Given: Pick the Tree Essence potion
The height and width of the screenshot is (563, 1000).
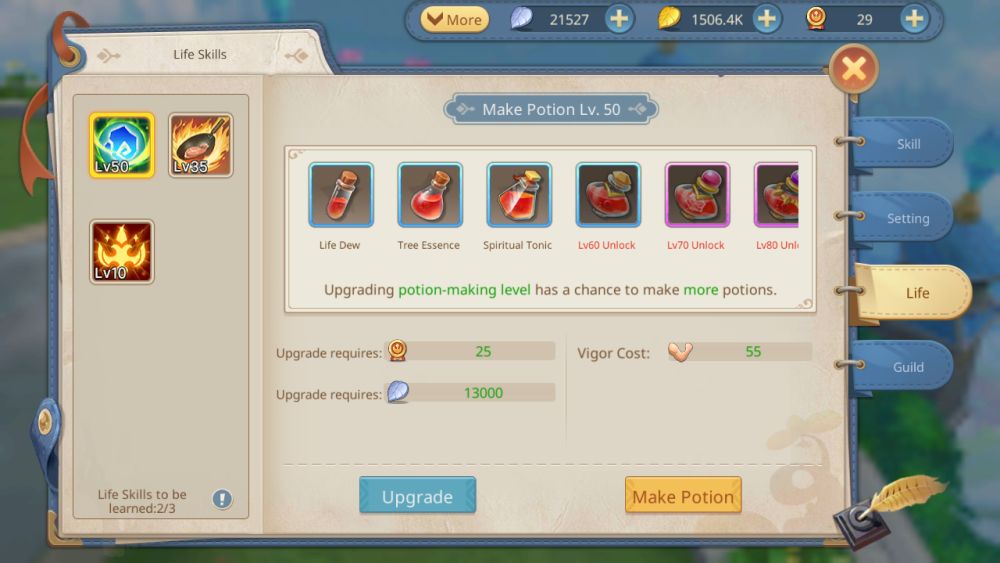Looking at the screenshot, I should pyautogui.click(x=430, y=195).
